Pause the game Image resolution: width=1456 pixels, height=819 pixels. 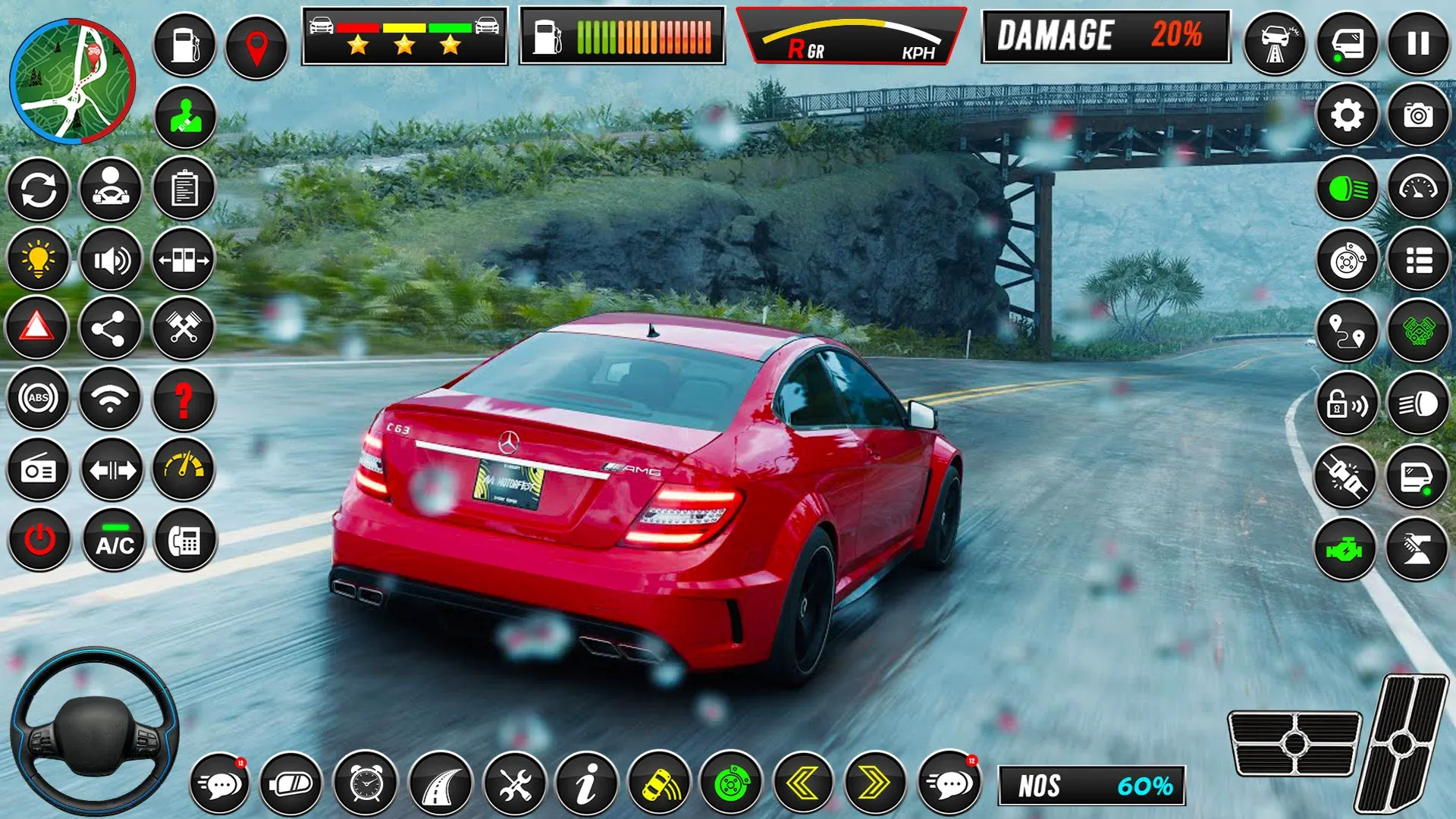[1418, 43]
